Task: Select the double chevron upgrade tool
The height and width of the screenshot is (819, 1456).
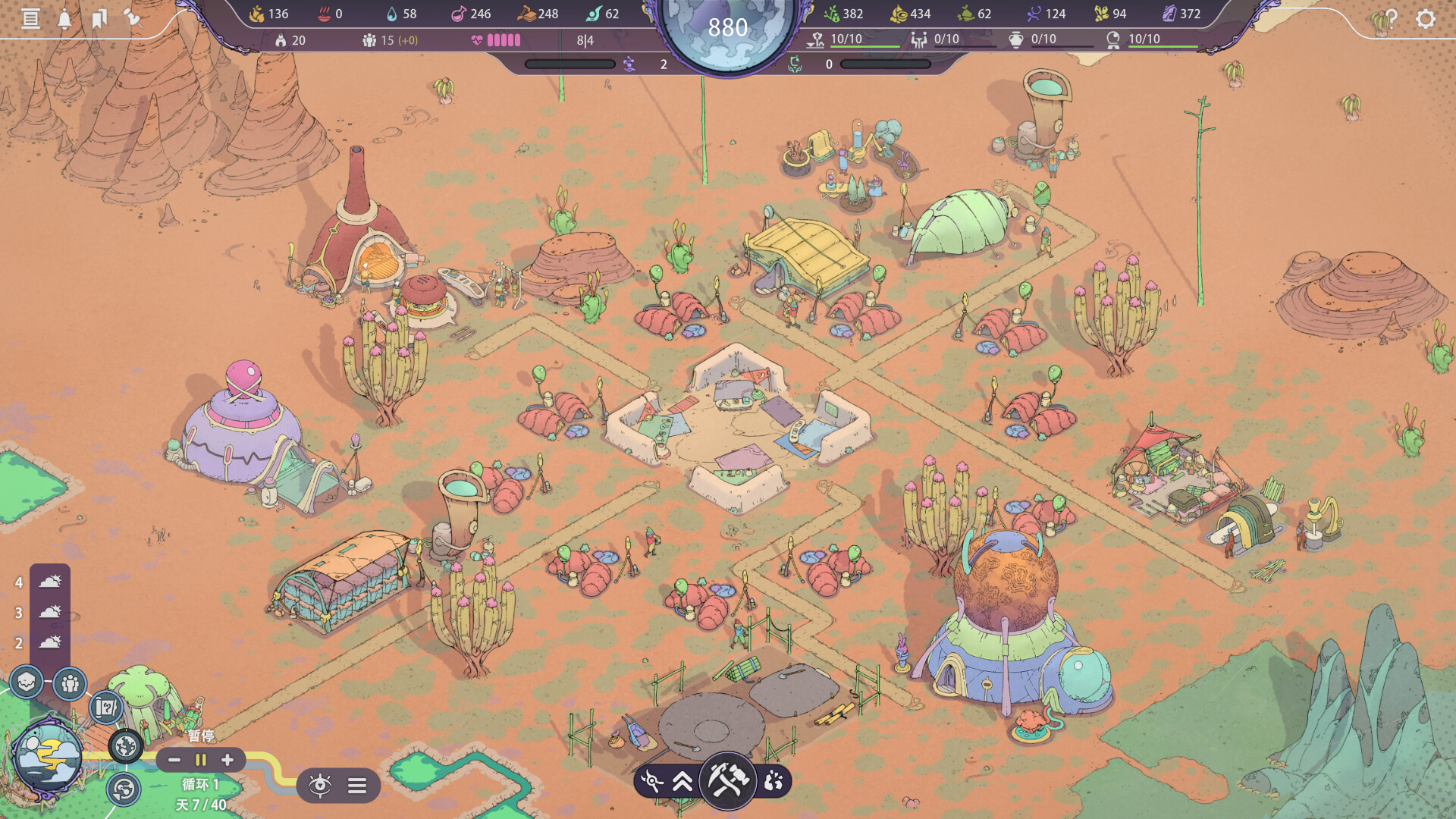Action: tap(682, 780)
